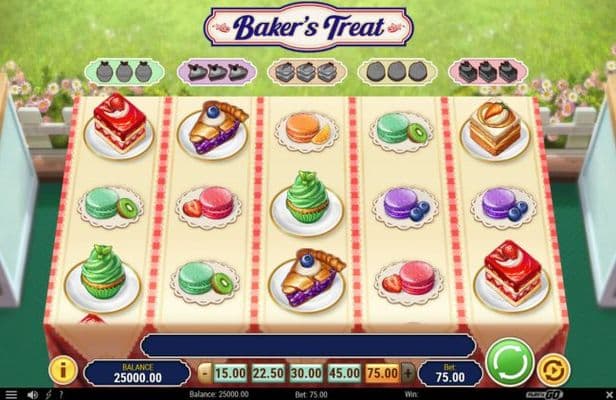Viewport: 616px width, 400px height.
Task: Open the paytable info button
Action: pyautogui.click(x=62, y=371)
